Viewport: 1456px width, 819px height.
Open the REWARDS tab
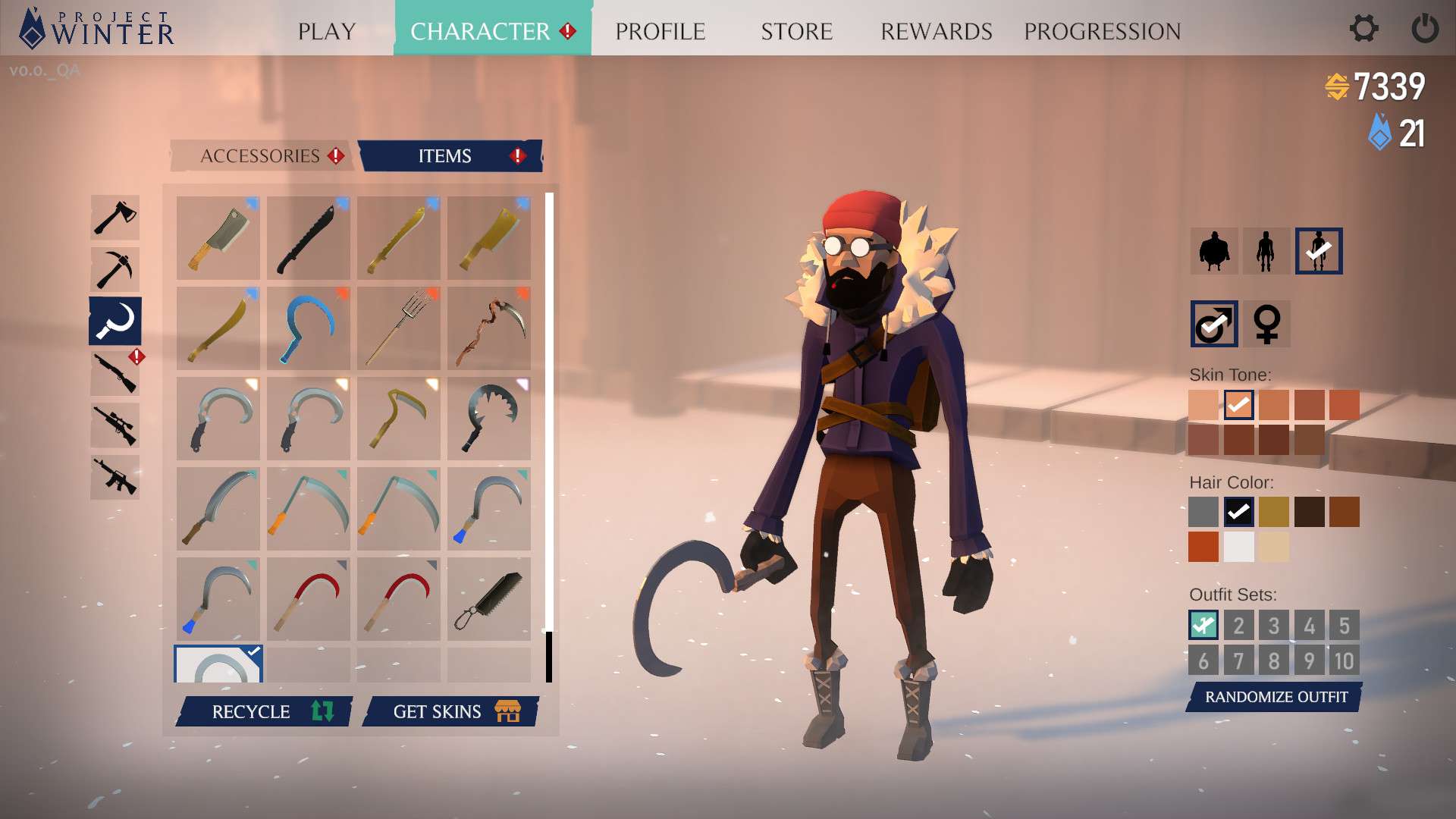[x=936, y=31]
